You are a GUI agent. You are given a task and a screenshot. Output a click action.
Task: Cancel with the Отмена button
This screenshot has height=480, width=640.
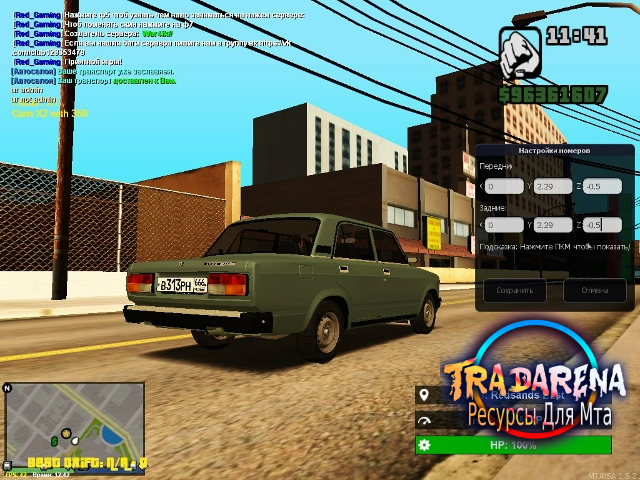point(594,291)
